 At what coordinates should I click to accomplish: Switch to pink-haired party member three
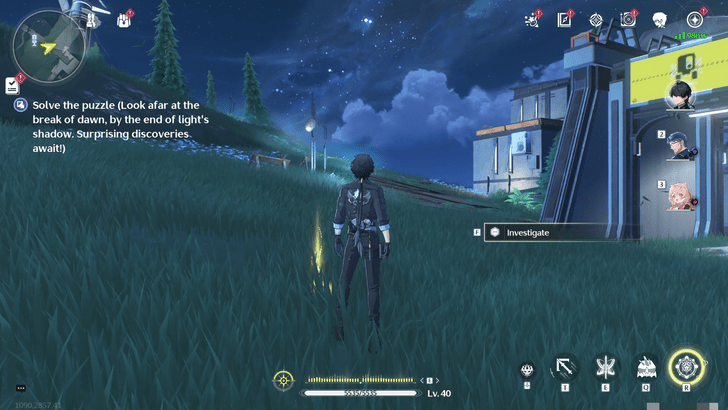684,194
